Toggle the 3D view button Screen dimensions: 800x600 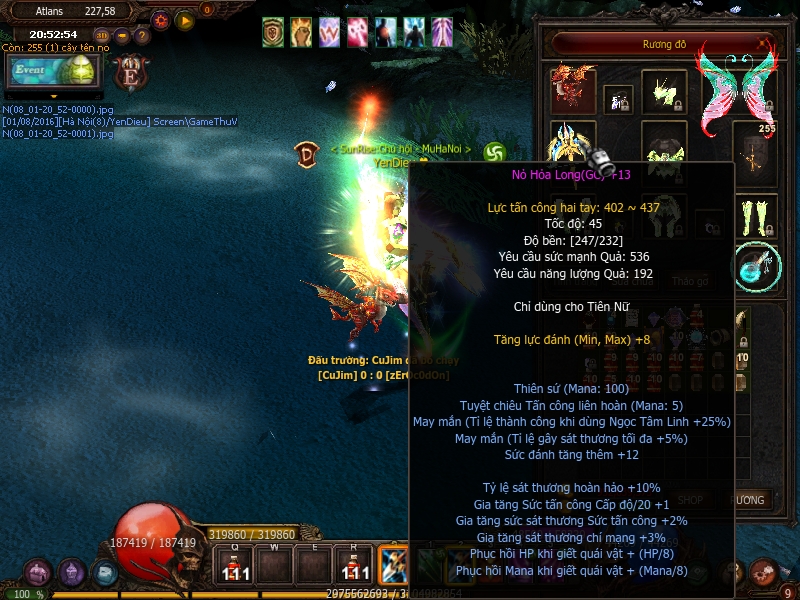point(102,35)
